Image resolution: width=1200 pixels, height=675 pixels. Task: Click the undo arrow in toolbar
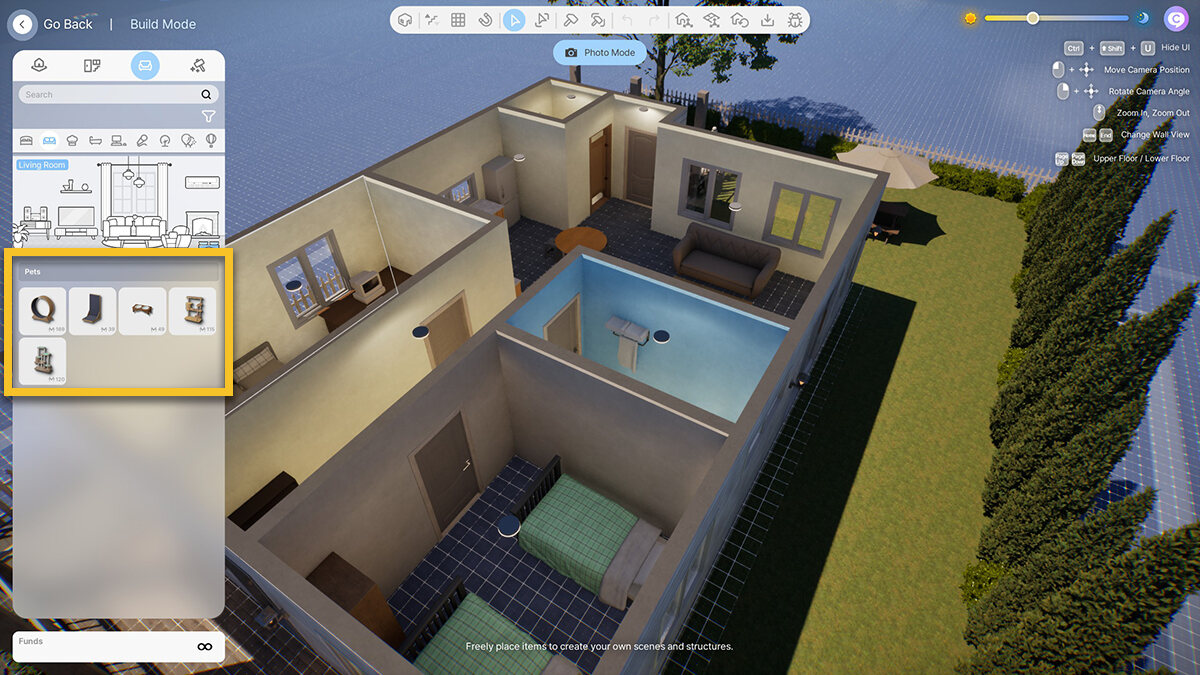point(627,20)
